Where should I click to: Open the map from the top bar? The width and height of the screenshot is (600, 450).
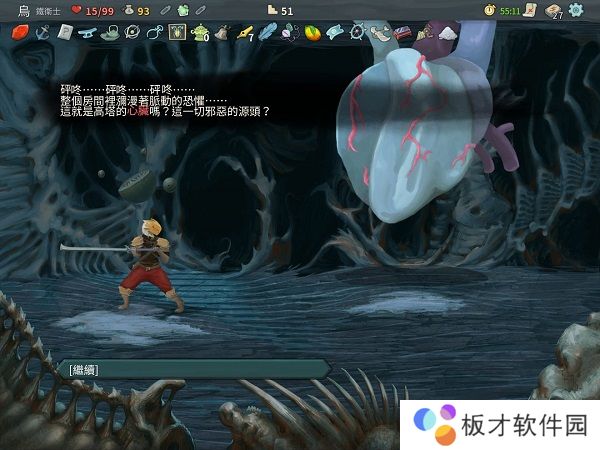[x=528, y=10]
